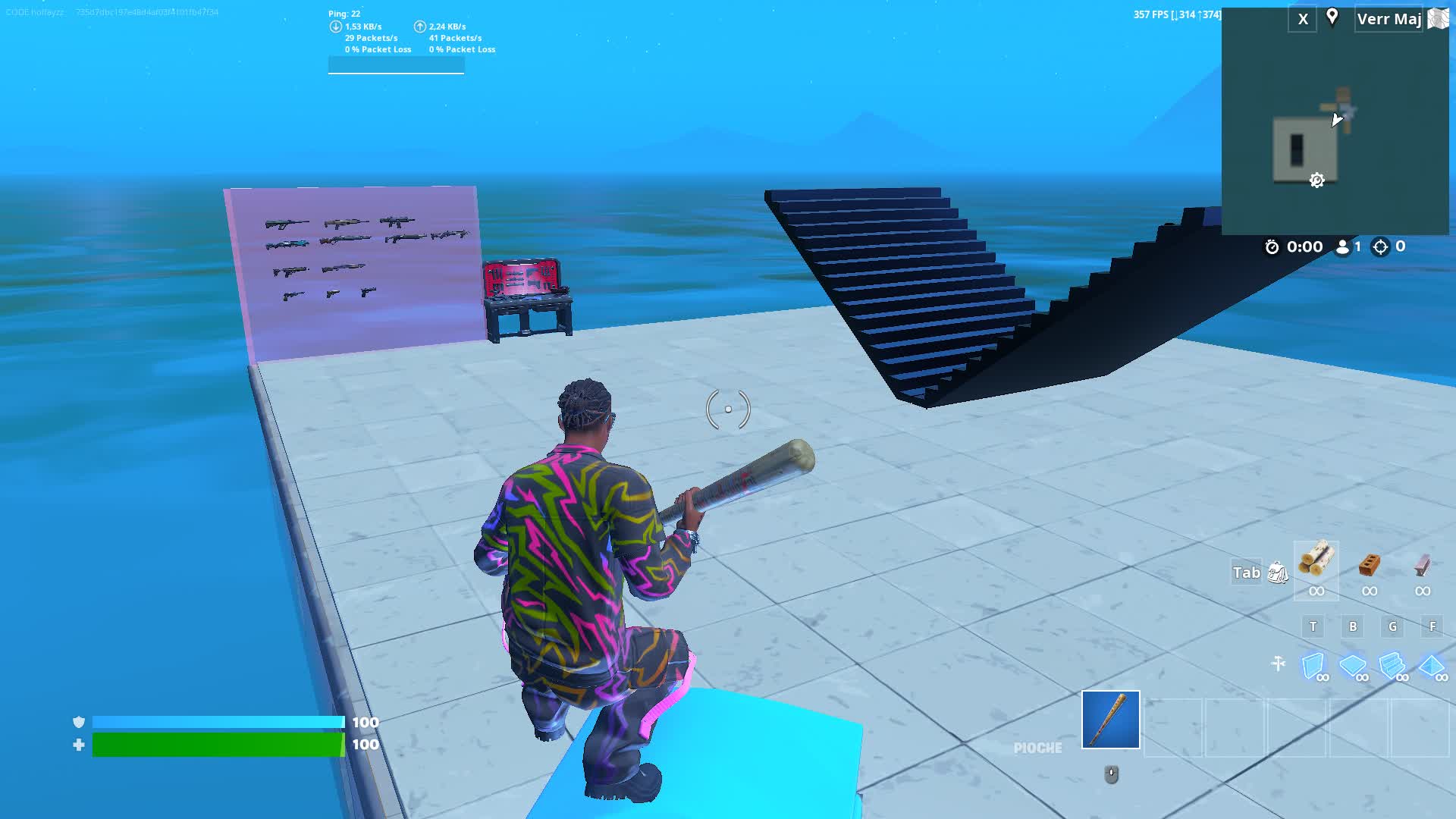This screenshot has height=819, width=1456.
Task: Click the eliminations crosshair counter icon
Action: (x=1381, y=246)
